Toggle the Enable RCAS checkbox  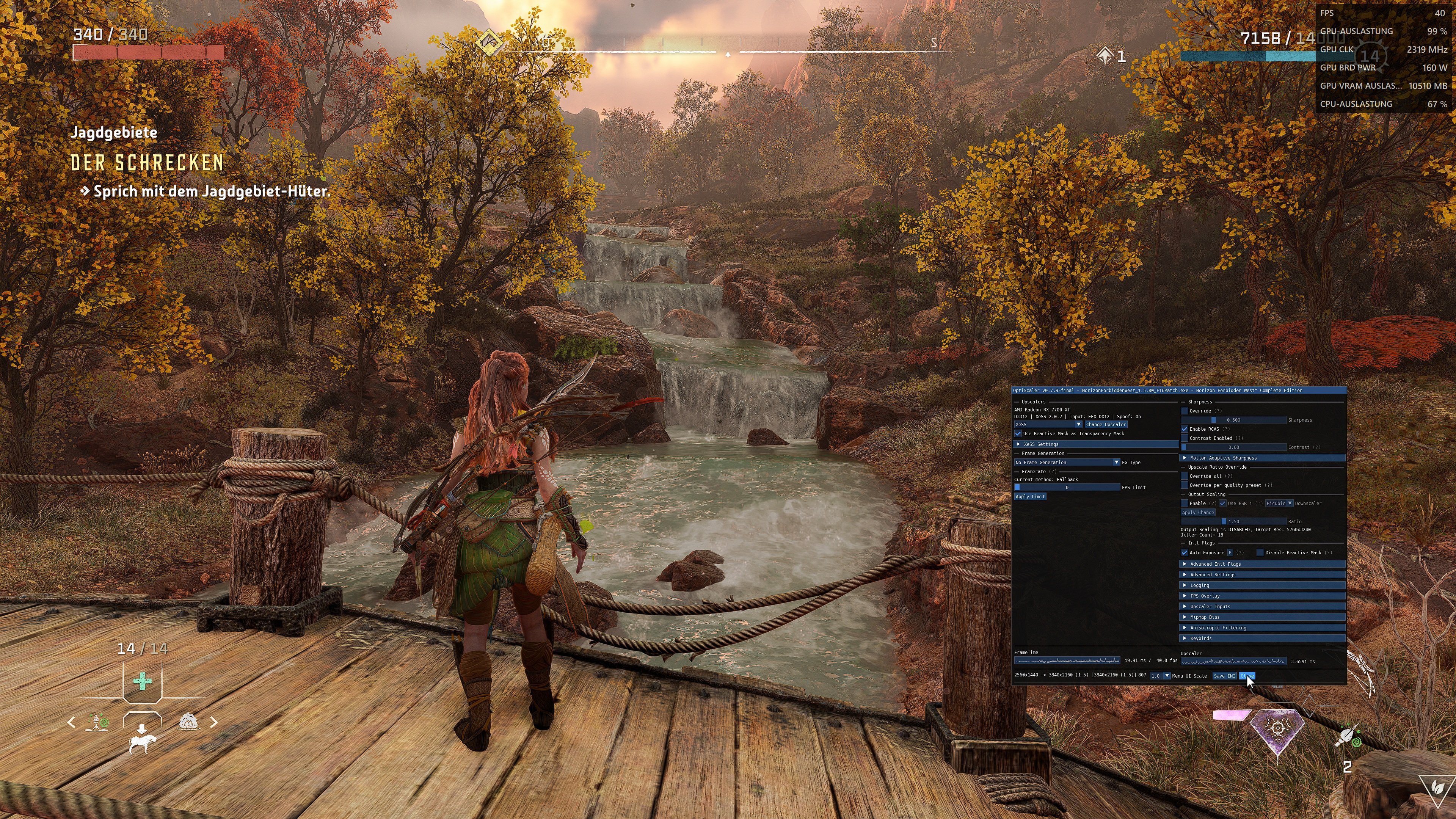pos(1185,429)
